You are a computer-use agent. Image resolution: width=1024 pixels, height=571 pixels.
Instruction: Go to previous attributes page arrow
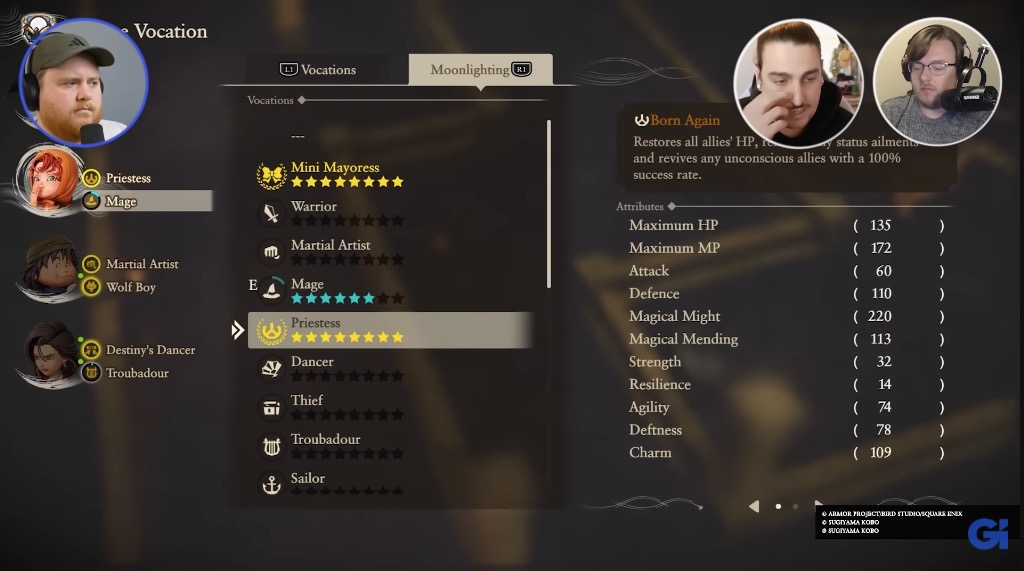pyautogui.click(x=754, y=506)
